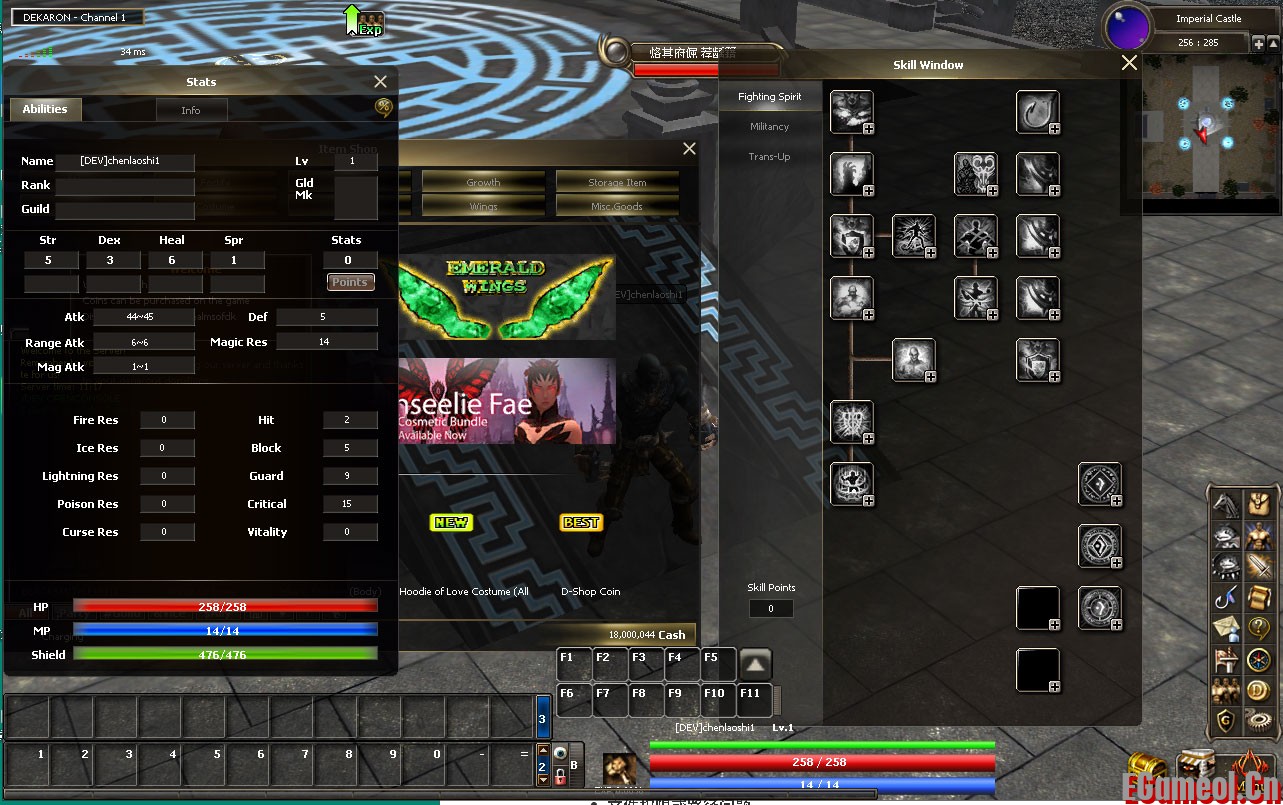Collapse the minimap with the arrow button
This screenshot has width=1283, height=805.
(1272, 43)
